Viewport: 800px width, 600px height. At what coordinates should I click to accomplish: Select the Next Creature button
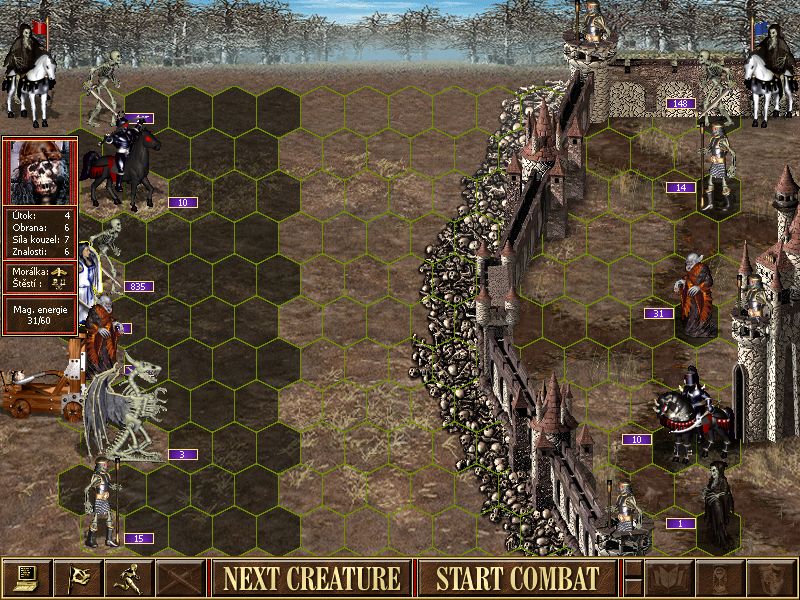pos(312,578)
